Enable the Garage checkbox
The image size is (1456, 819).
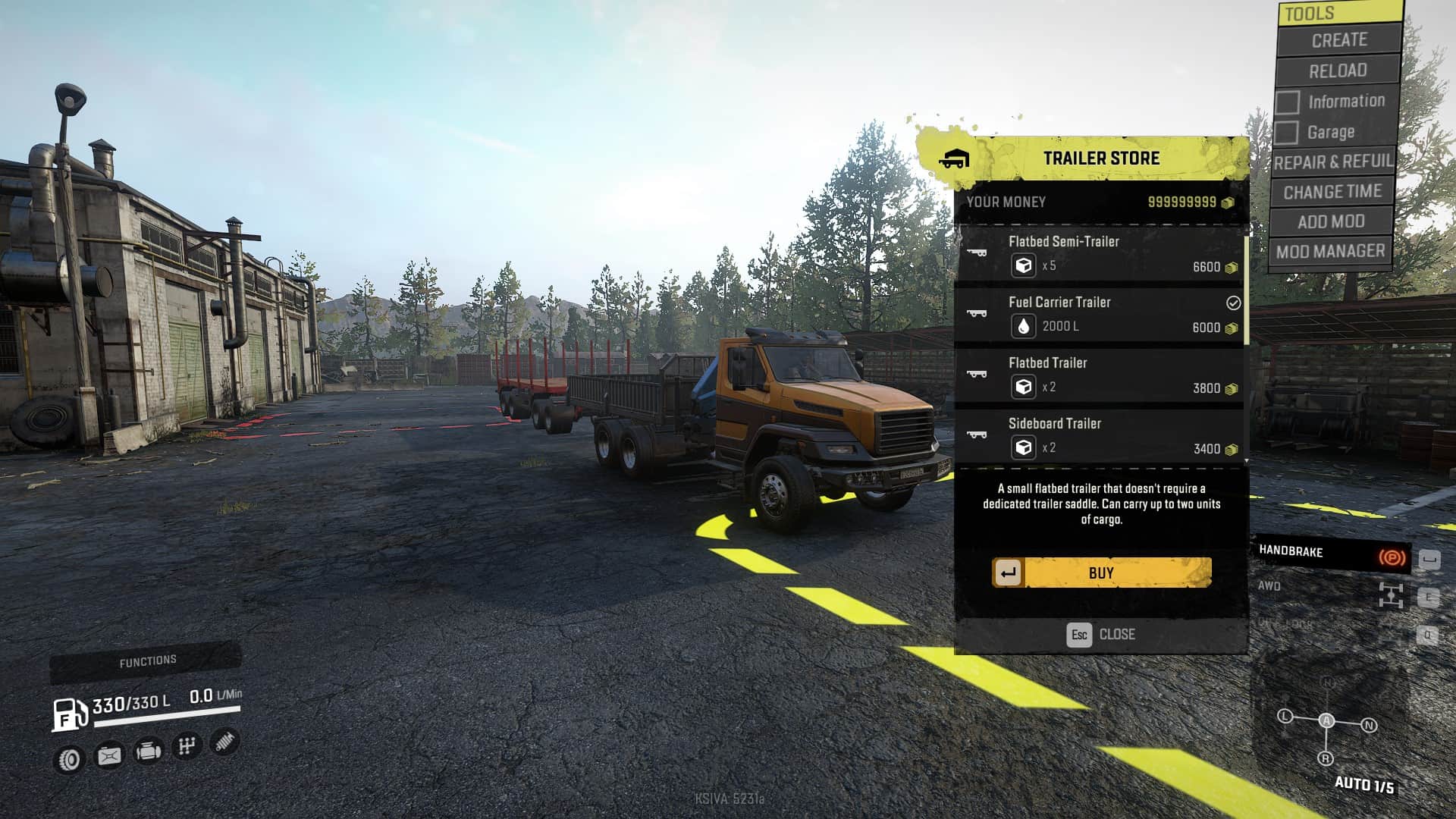(x=1286, y=133)
